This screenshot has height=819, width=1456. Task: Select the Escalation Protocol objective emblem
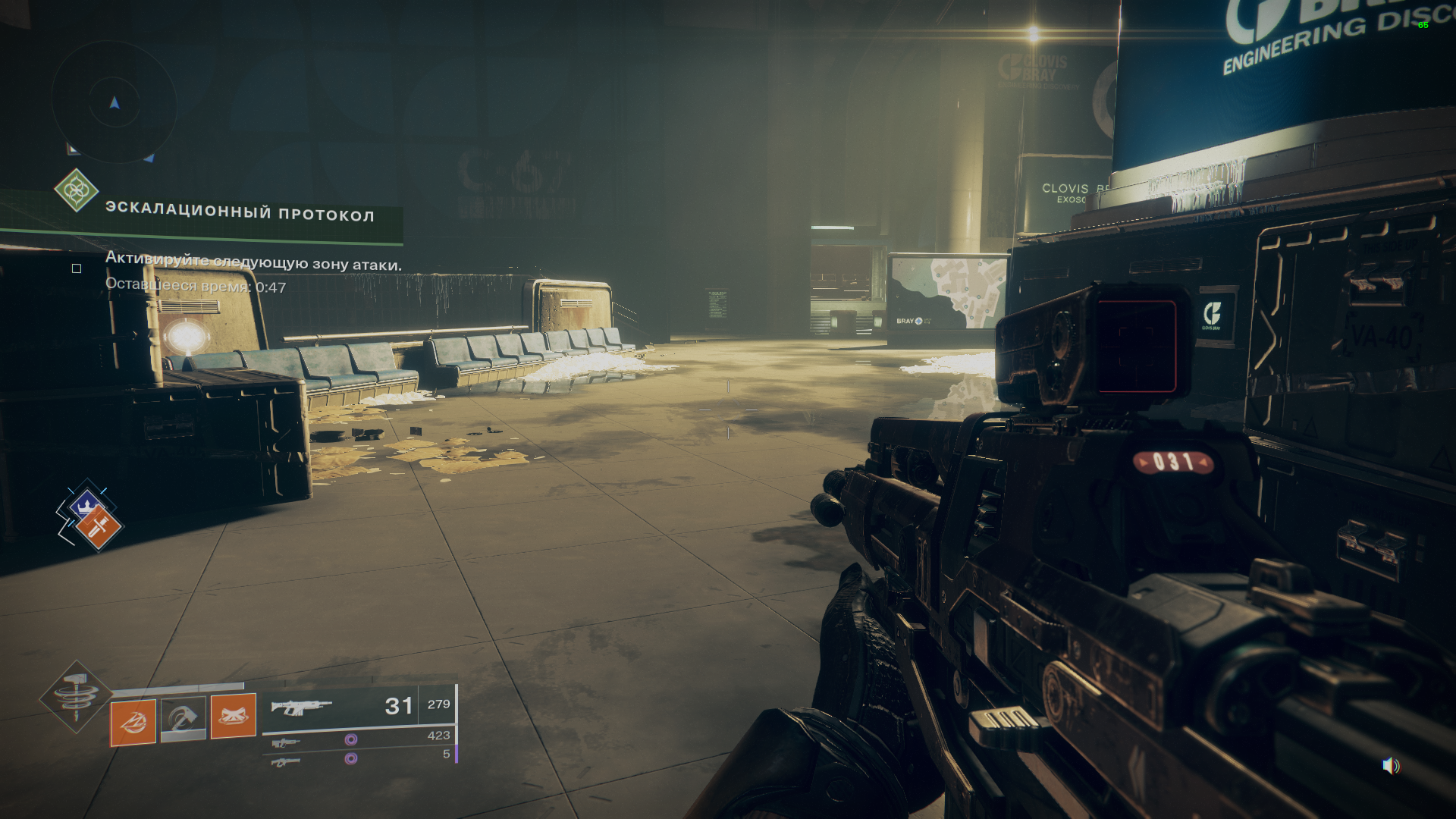(76, 190)
